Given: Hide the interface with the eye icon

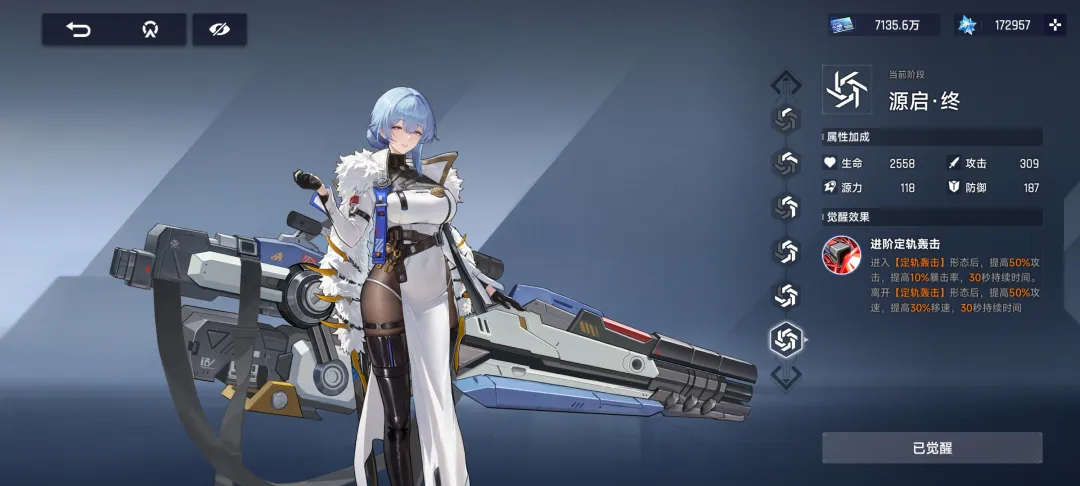Looking at the screenshot, I should click(219, 30).
